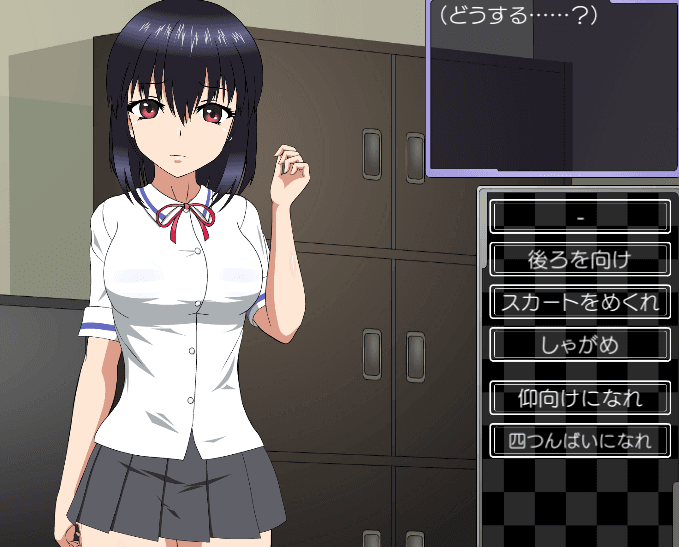679x547 pixels.
Task: Choose the 後ろを向け command
Action: tap(580, 259)
